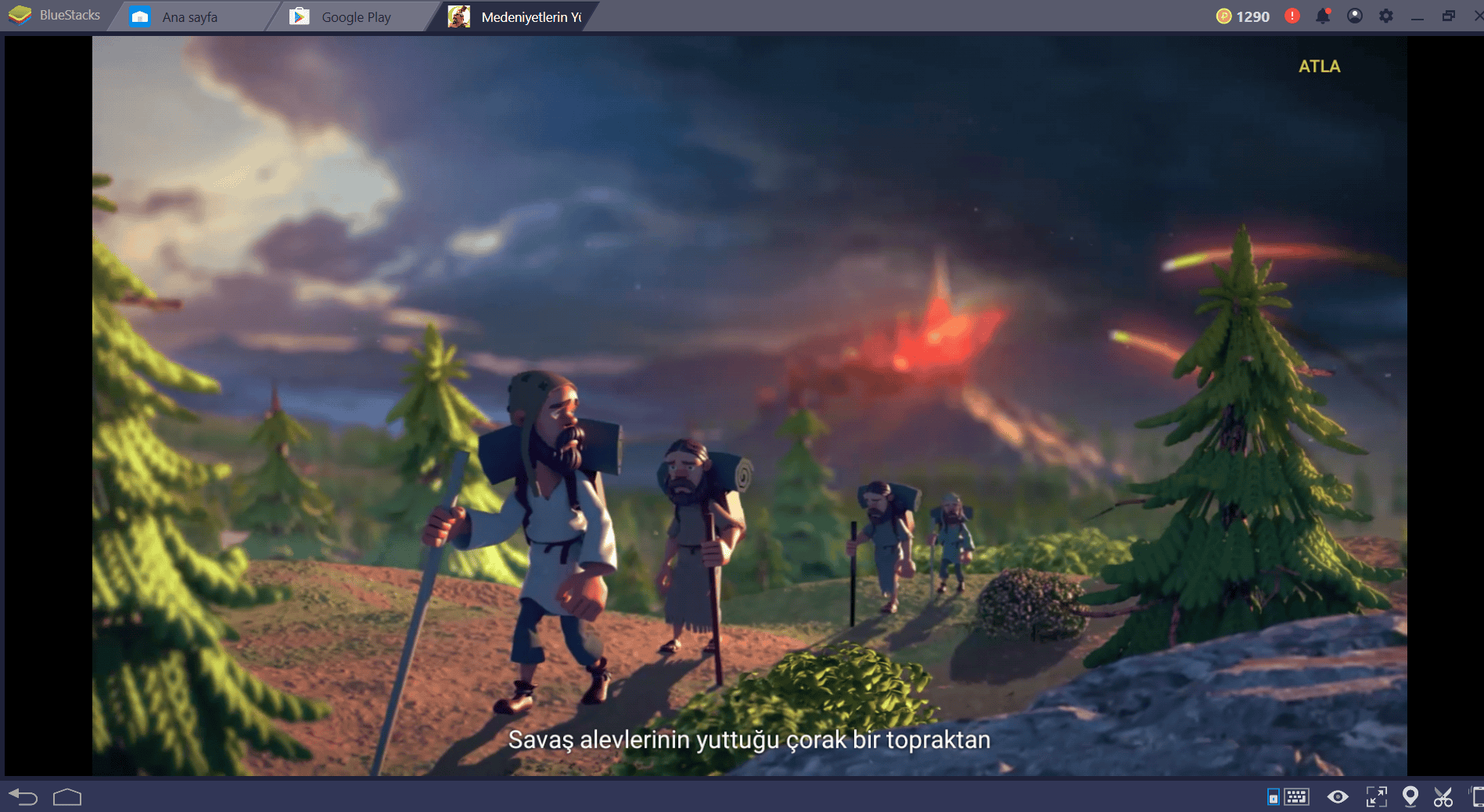Click the red alert exclamation icon
This screenshot has width=1484, height=812.
(x=1292, y=15)
